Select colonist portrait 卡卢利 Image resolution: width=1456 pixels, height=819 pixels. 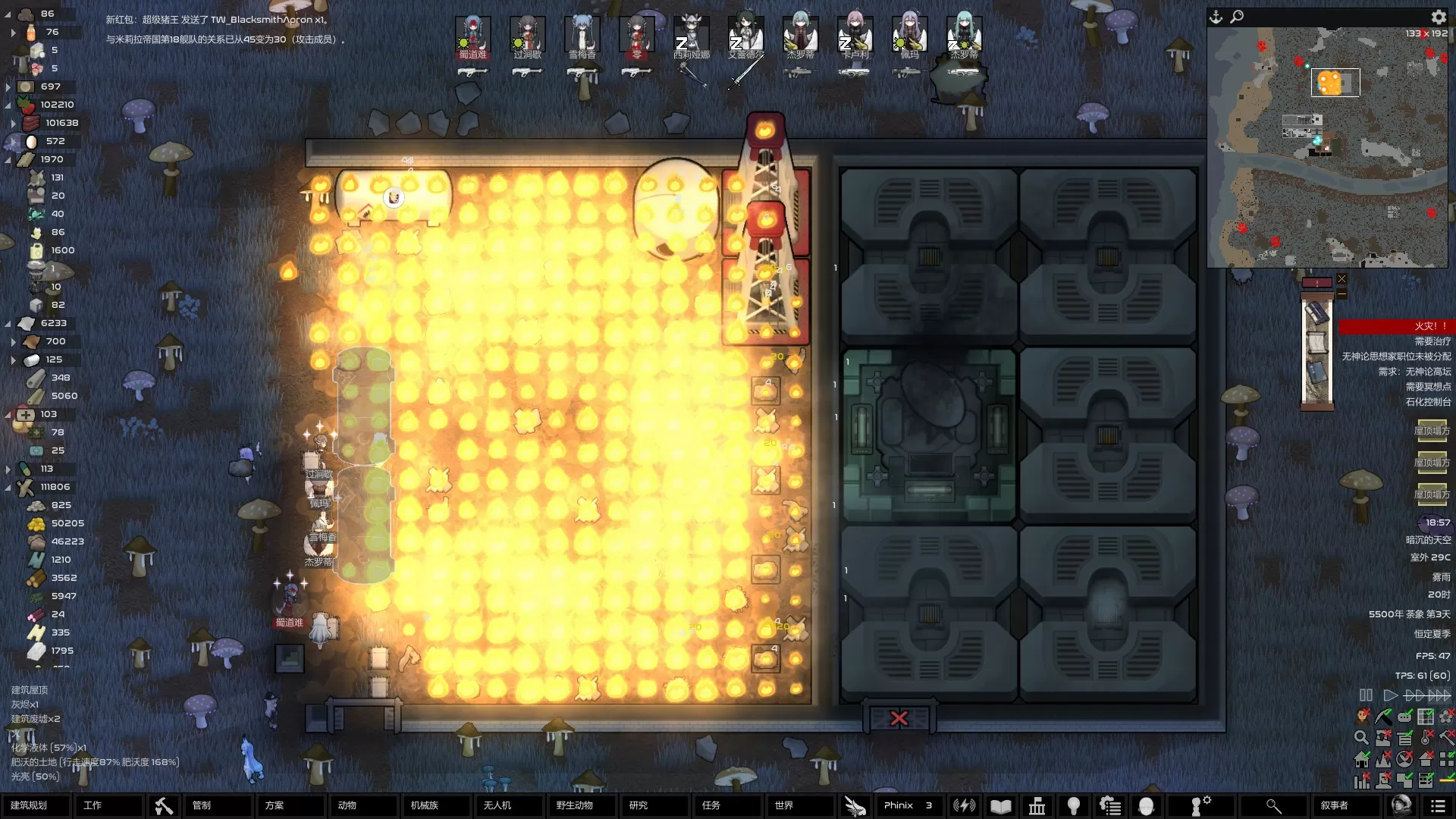pos(855,35)
